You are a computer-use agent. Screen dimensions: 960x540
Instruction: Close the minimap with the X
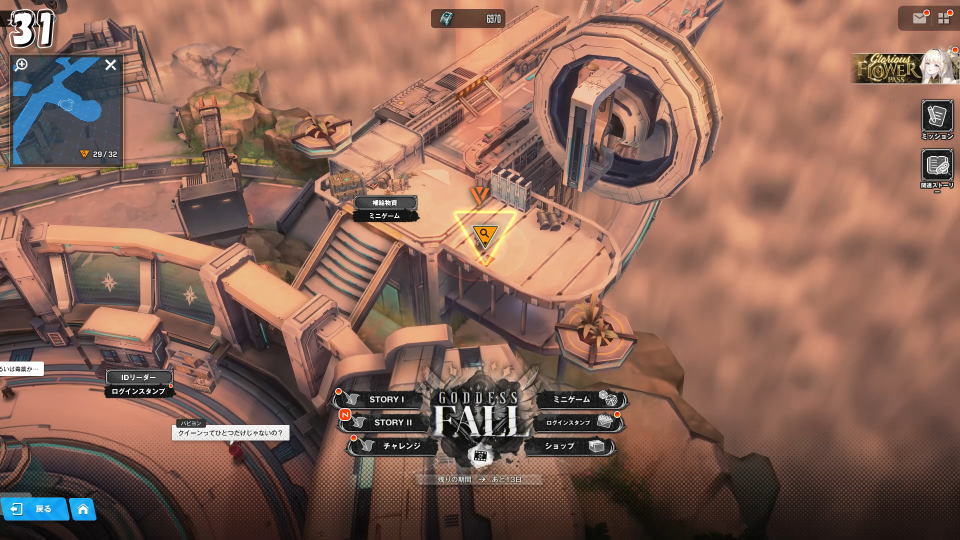coord(111,65)
